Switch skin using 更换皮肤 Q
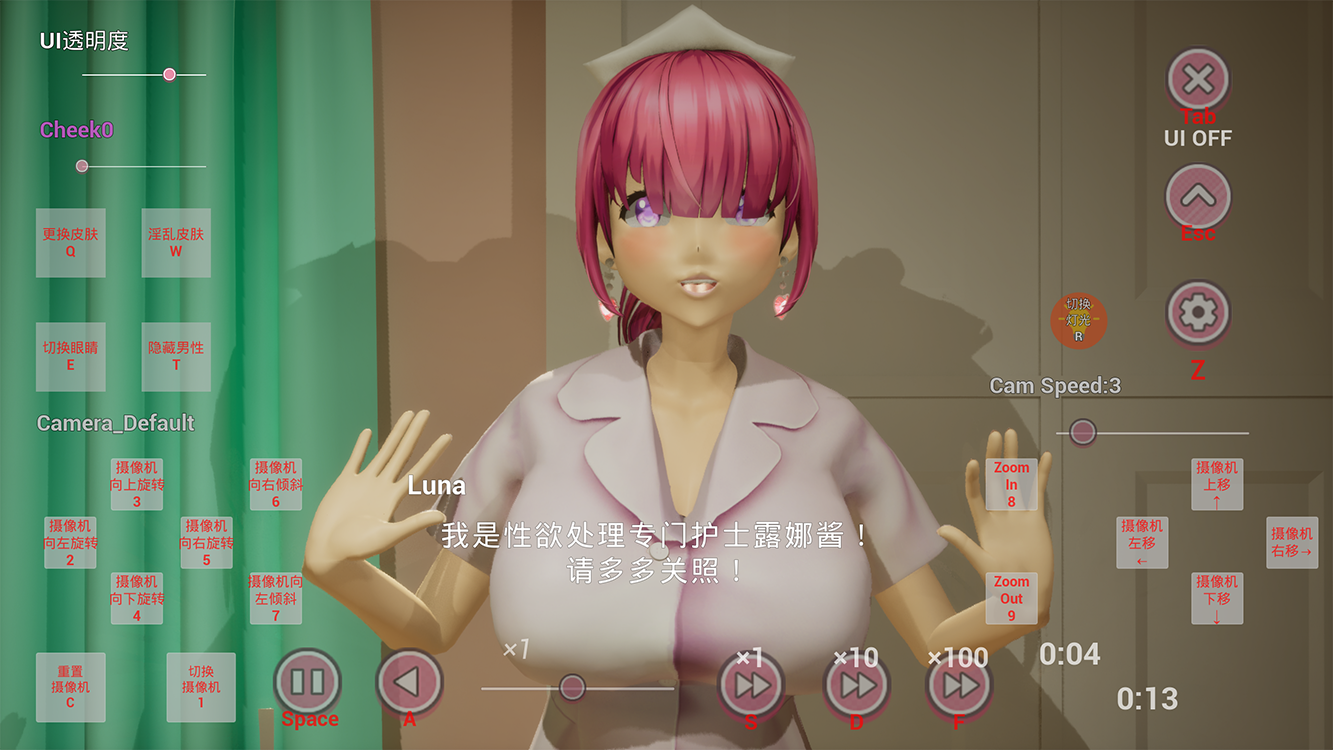Viewport: 1333px width, 750px height. (x=70, y=243)
